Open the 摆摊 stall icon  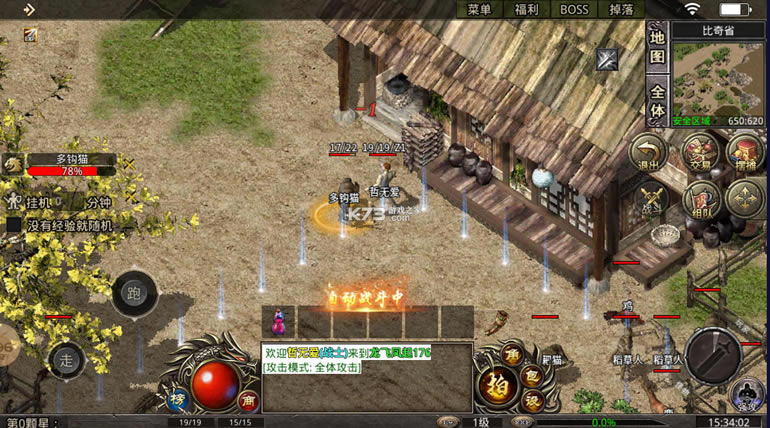point(745,153)
